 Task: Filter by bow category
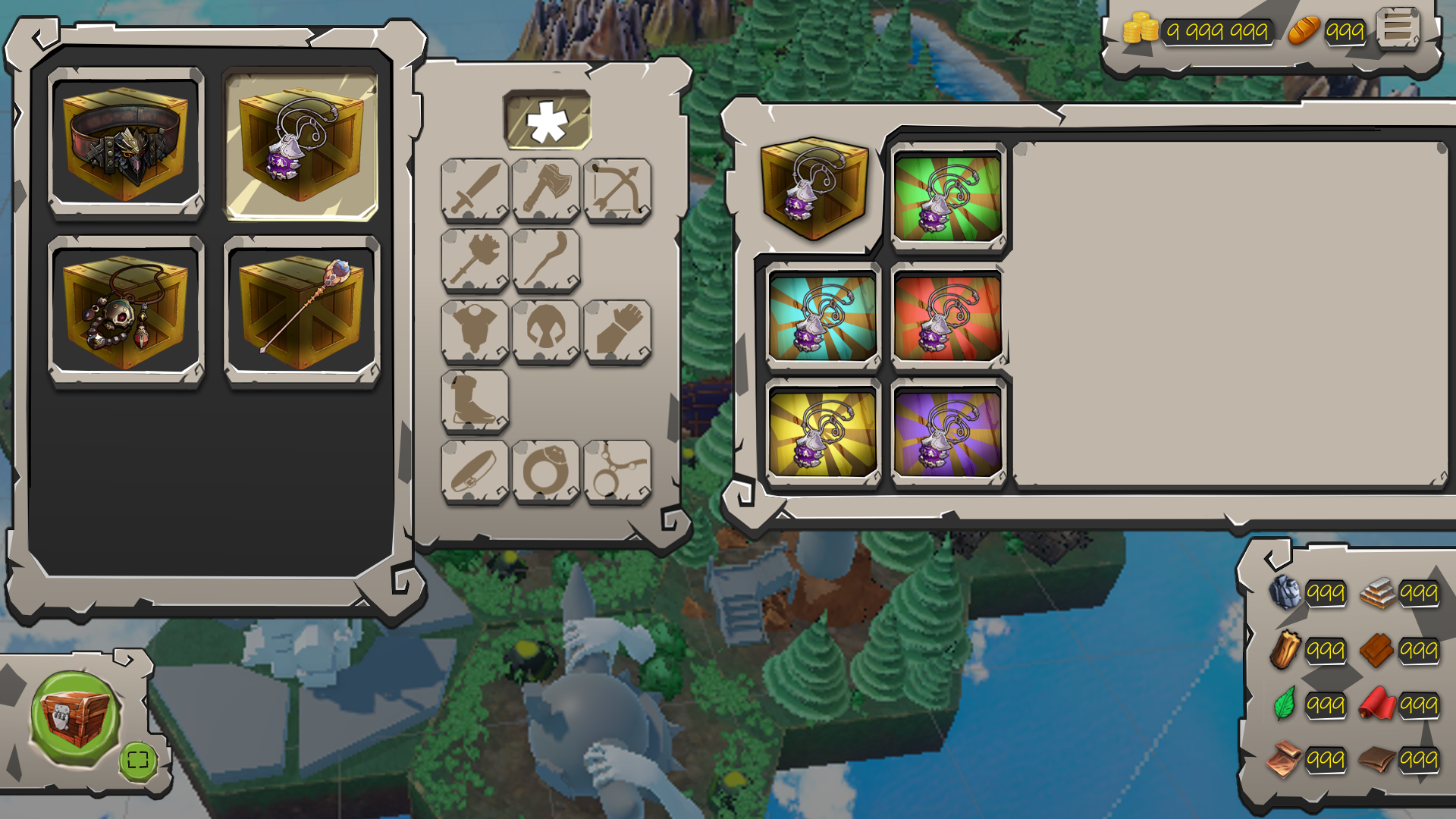pyautogui.click(x=617, y=190)
